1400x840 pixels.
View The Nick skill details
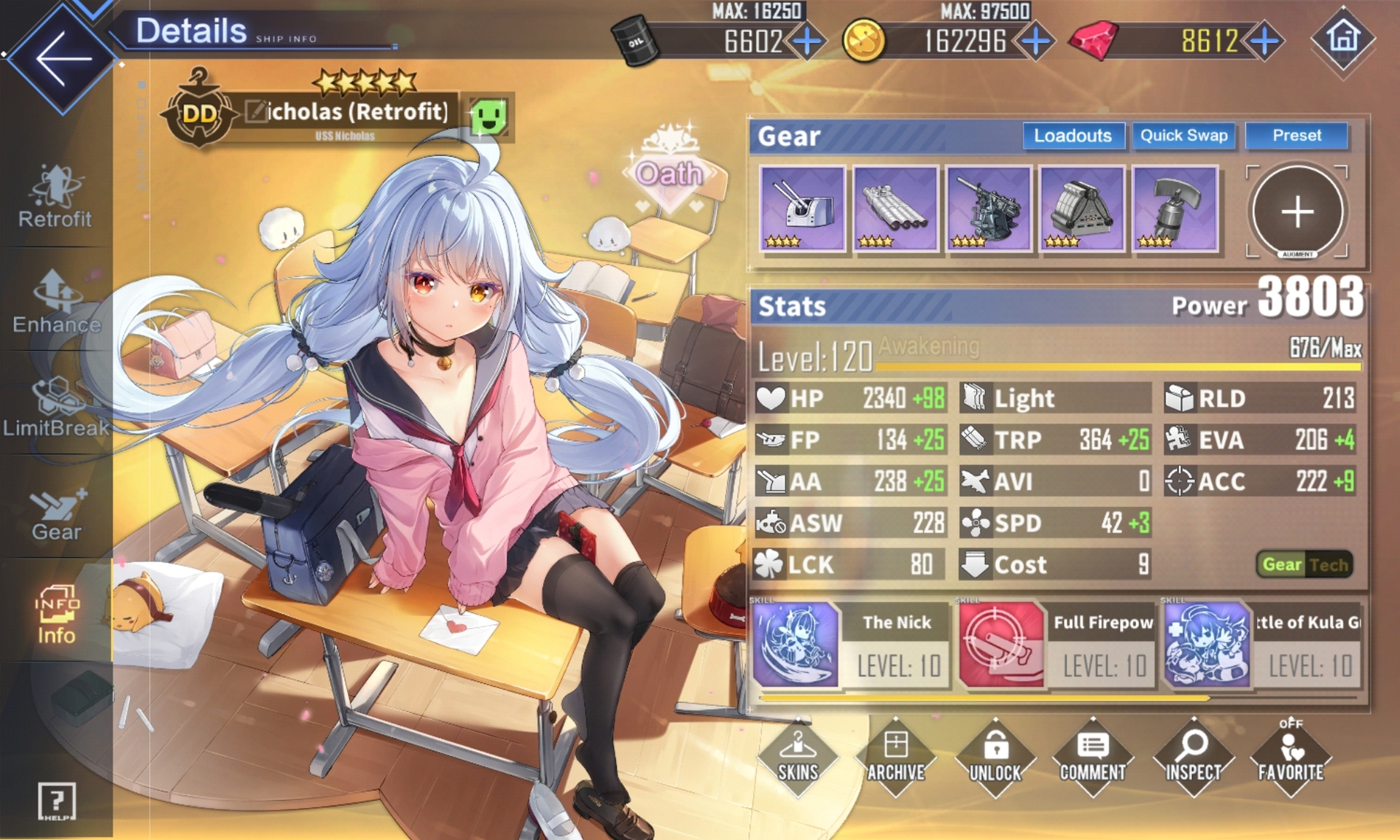[x=851, y=644]
